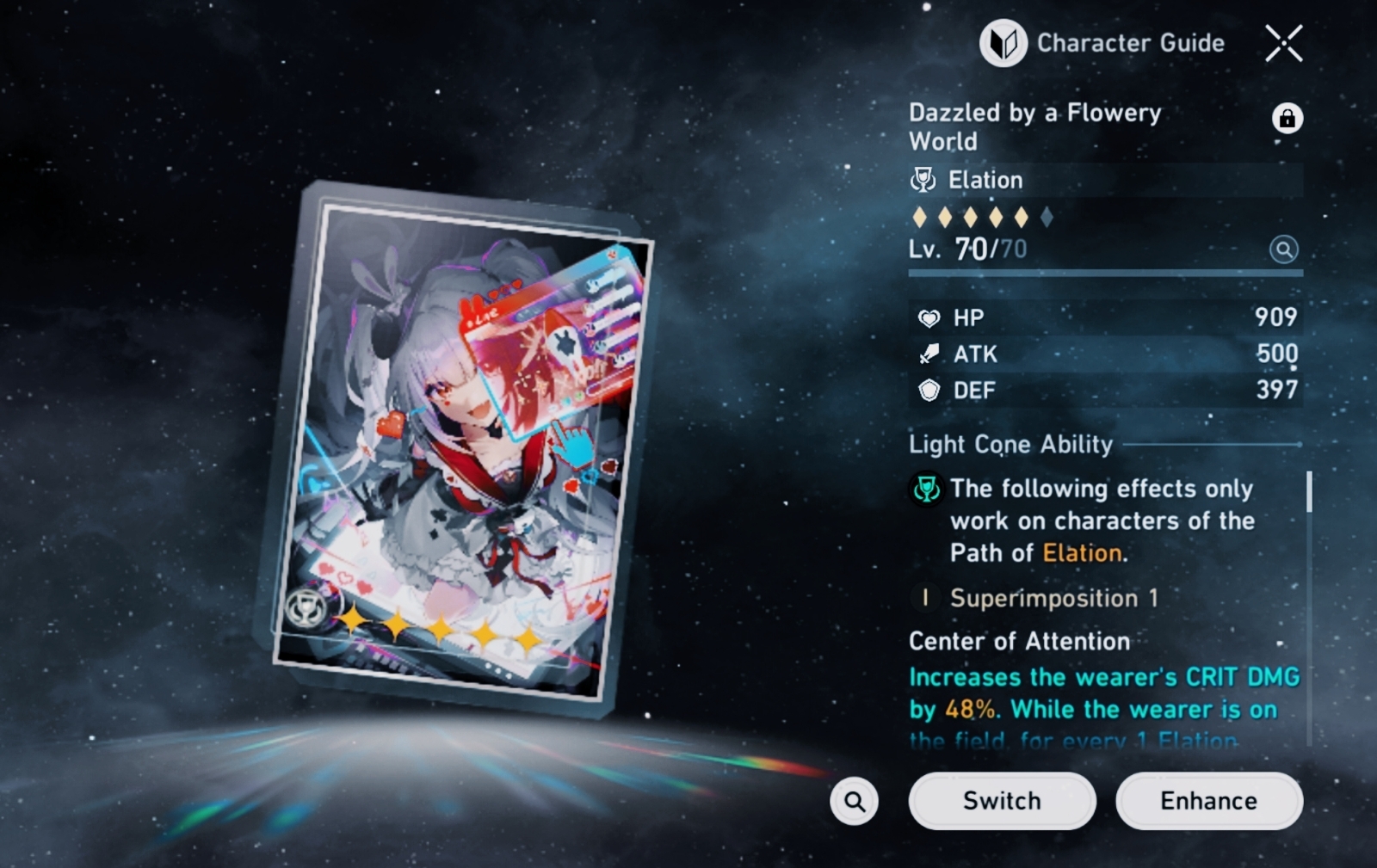Open the Character Guide
Screen dimensions: 1377x868
1103,43
